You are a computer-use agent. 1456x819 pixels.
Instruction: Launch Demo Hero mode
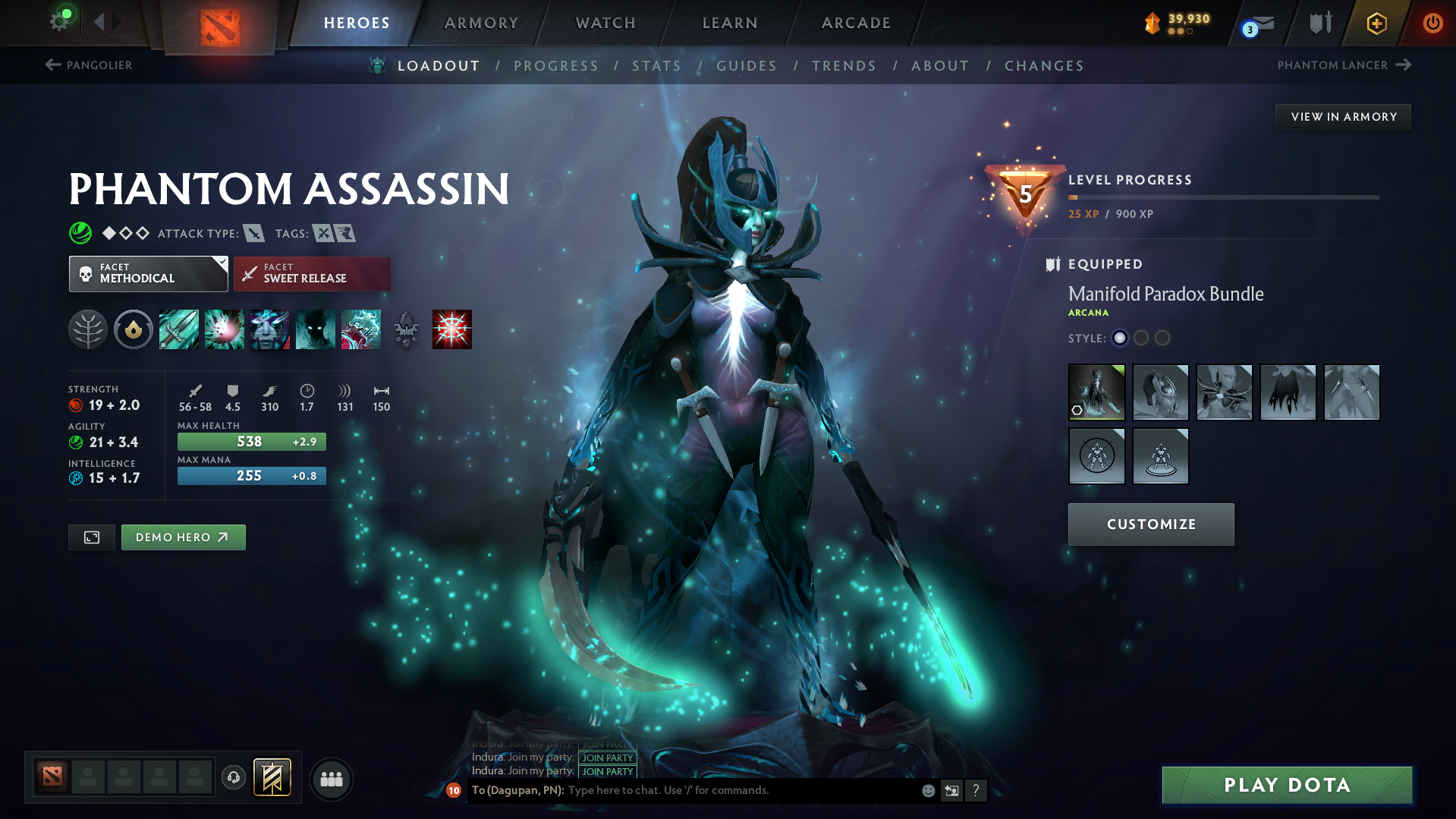(x=183, y=537)
